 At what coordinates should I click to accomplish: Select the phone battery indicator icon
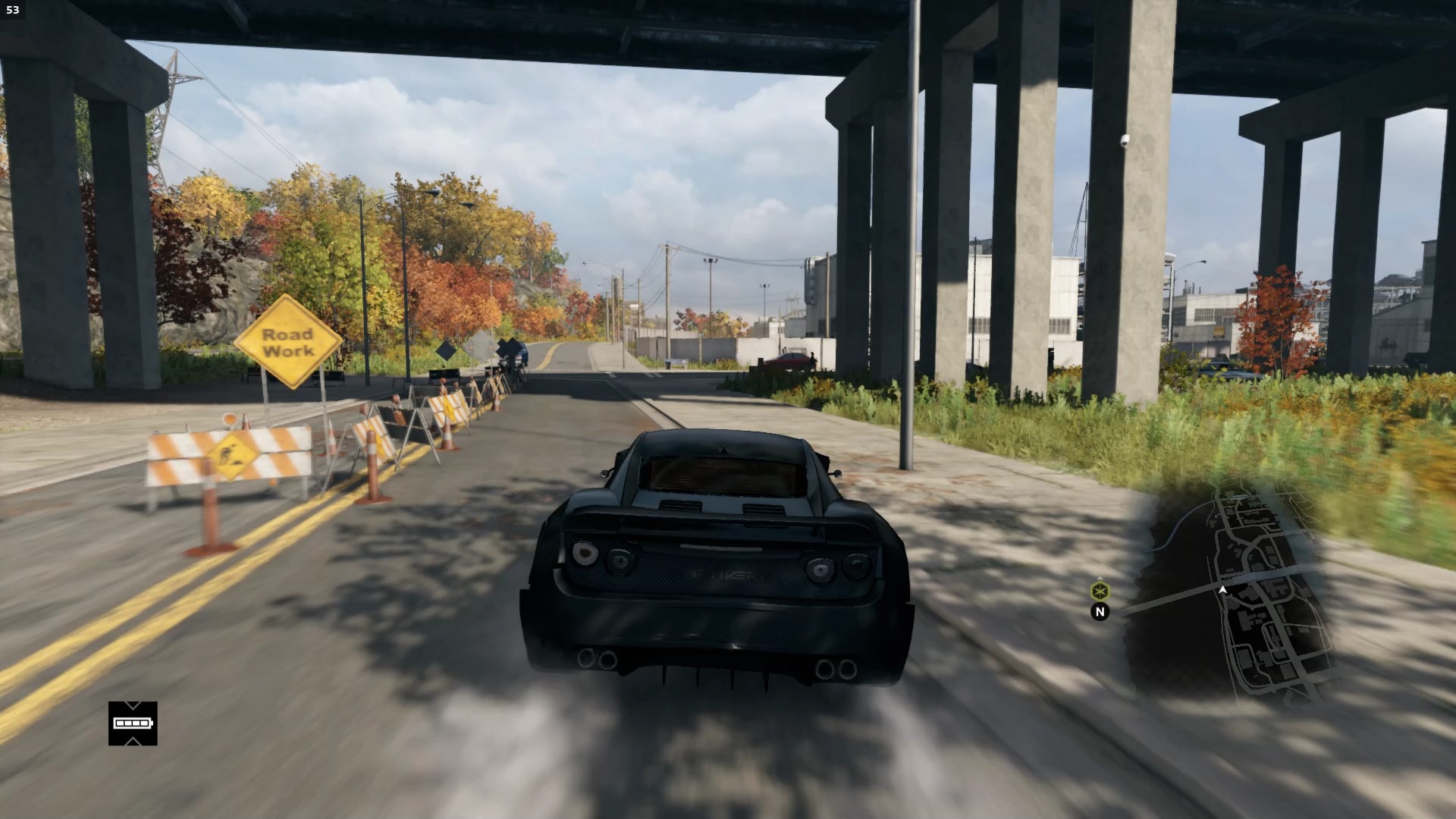(133, 723)
